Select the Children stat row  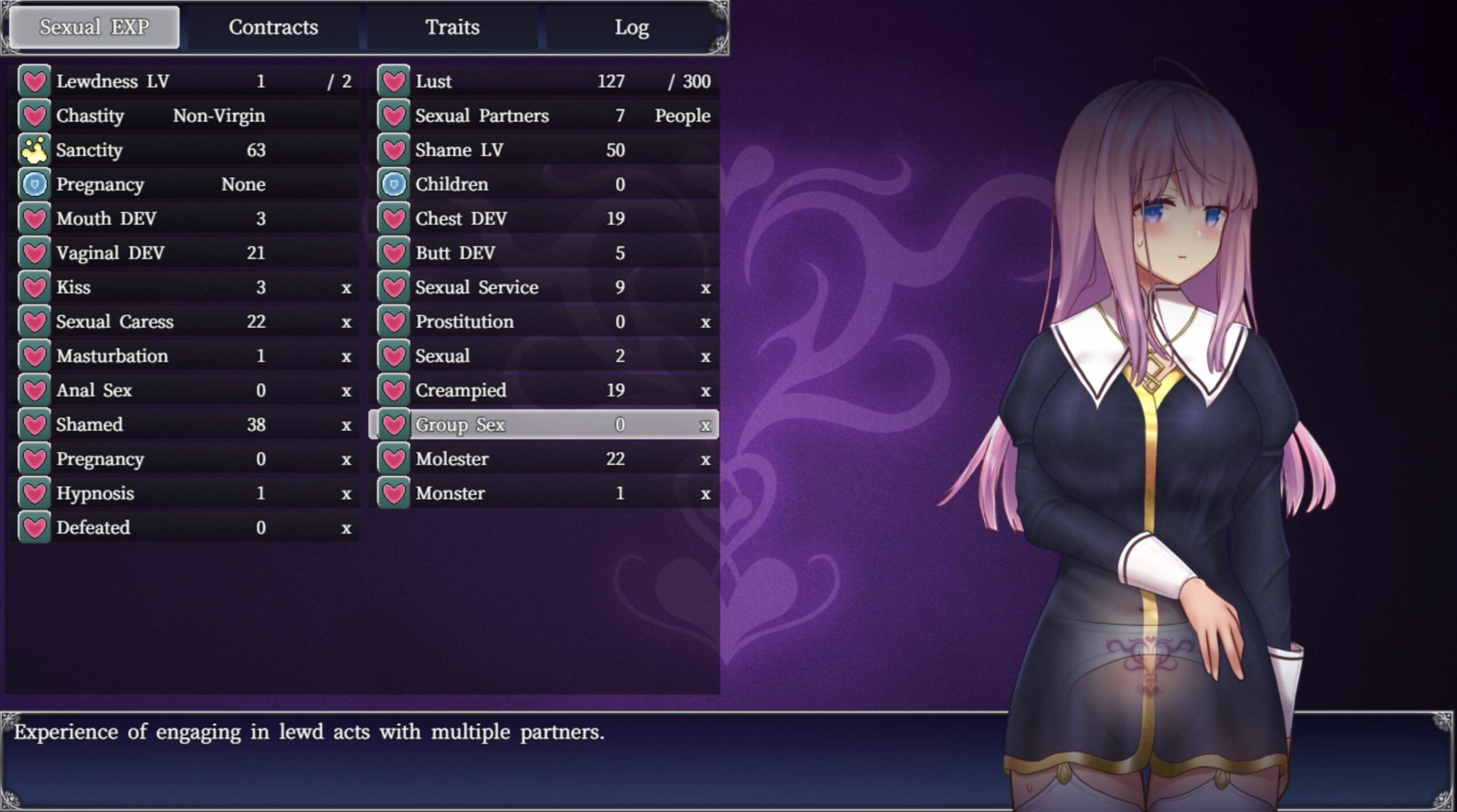click(544, 184)
